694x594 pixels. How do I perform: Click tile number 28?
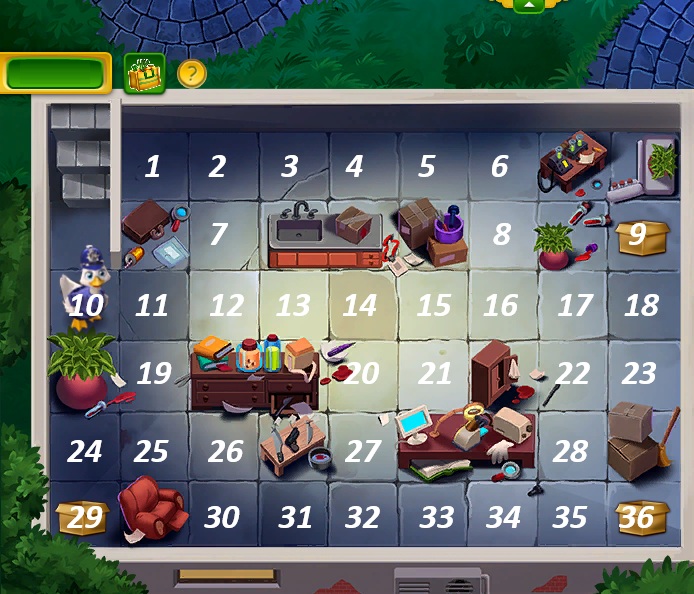(570, 451)
